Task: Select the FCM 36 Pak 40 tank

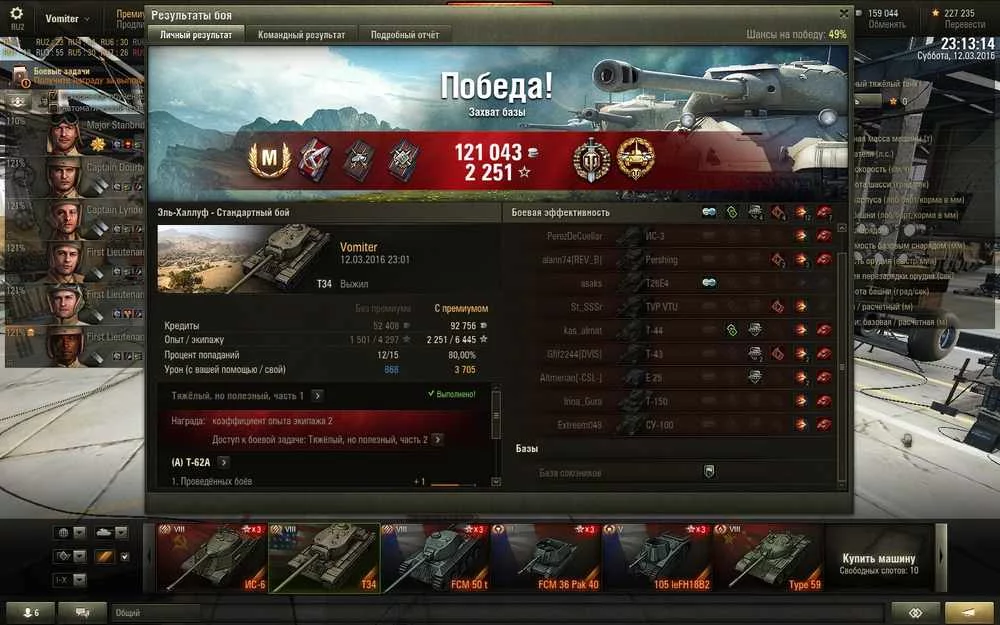Action: coord(545,555)
